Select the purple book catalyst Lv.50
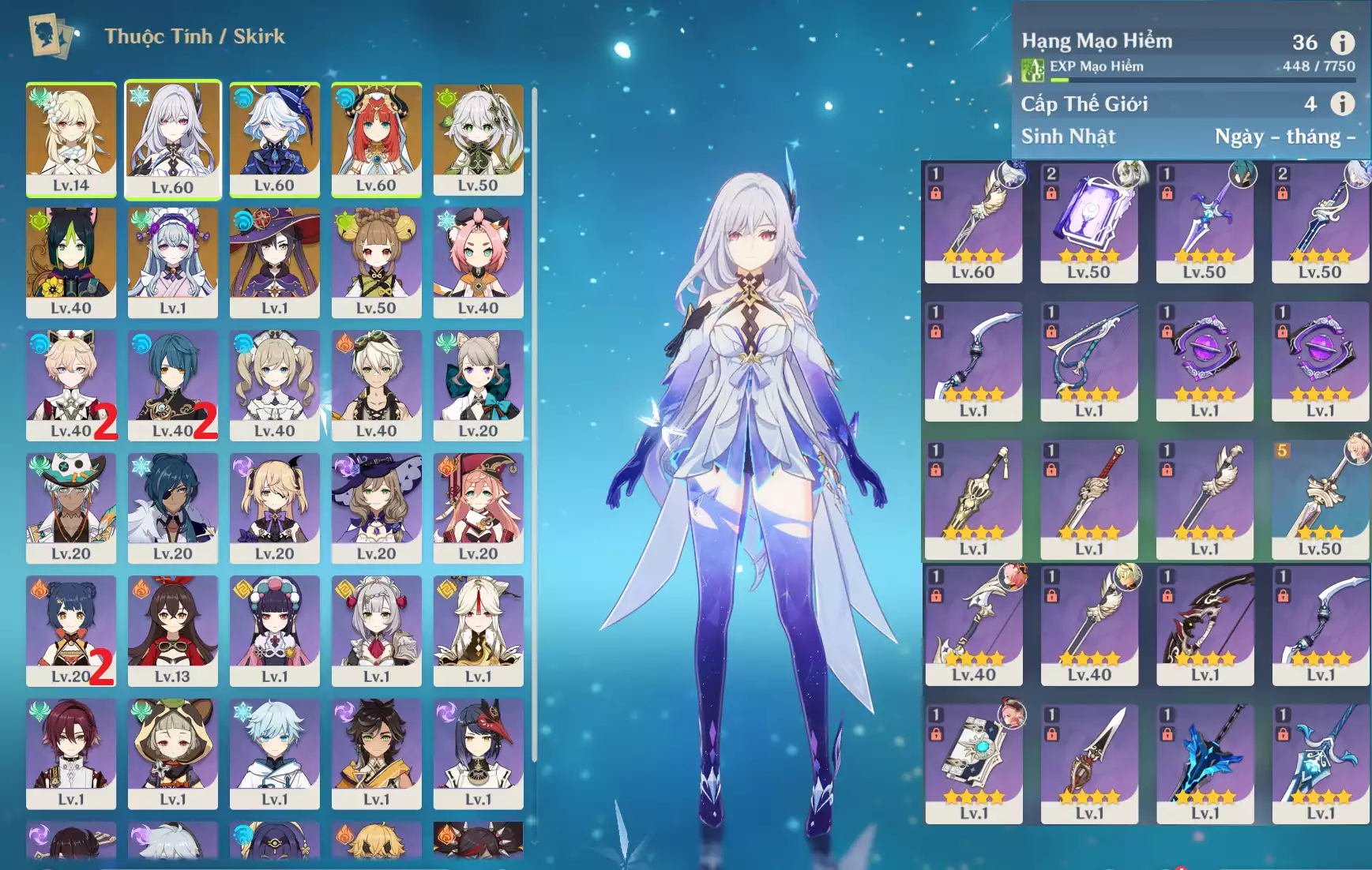The width and height of the screenshot is (1372, 870). 1088,223
